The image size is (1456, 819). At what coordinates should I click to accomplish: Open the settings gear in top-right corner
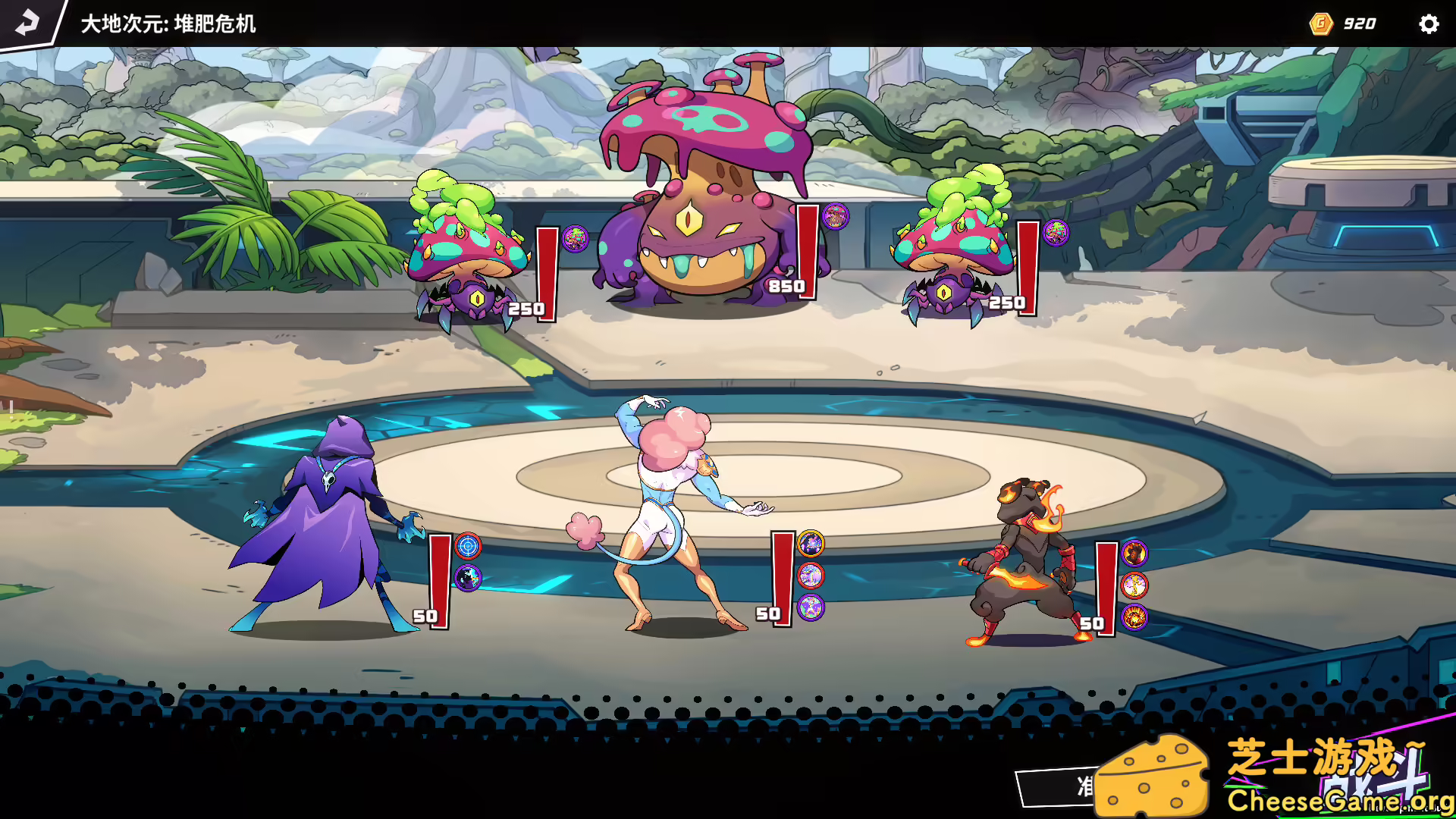coord(1429,24)
